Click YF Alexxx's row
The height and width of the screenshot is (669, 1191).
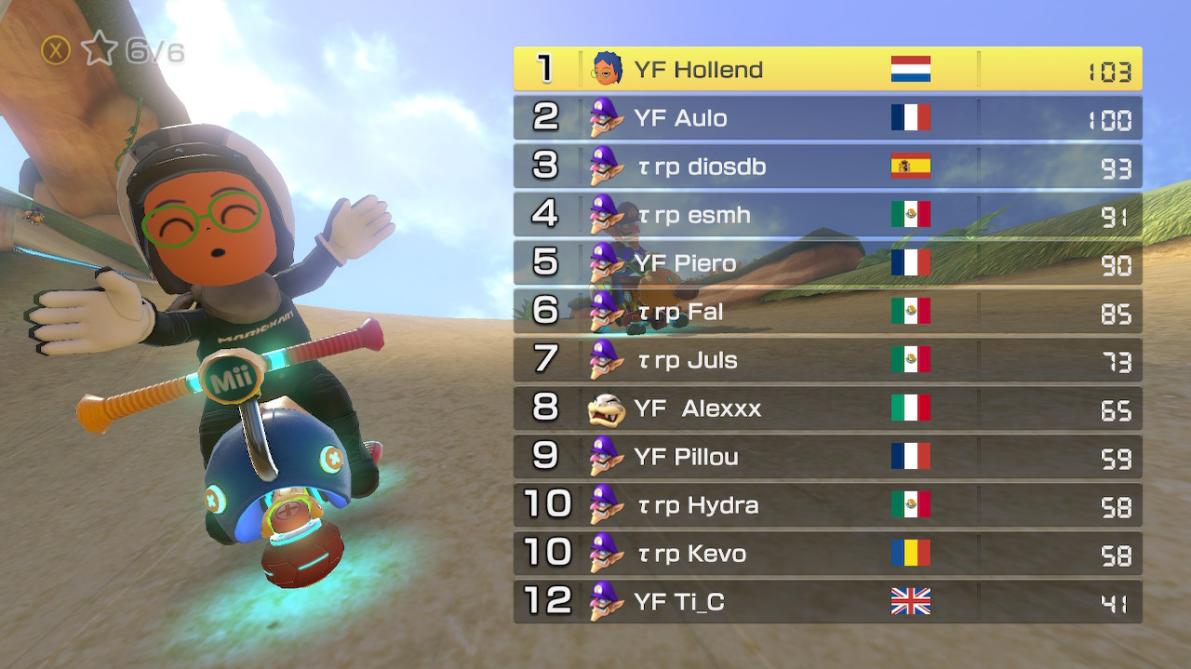[827, 408]
